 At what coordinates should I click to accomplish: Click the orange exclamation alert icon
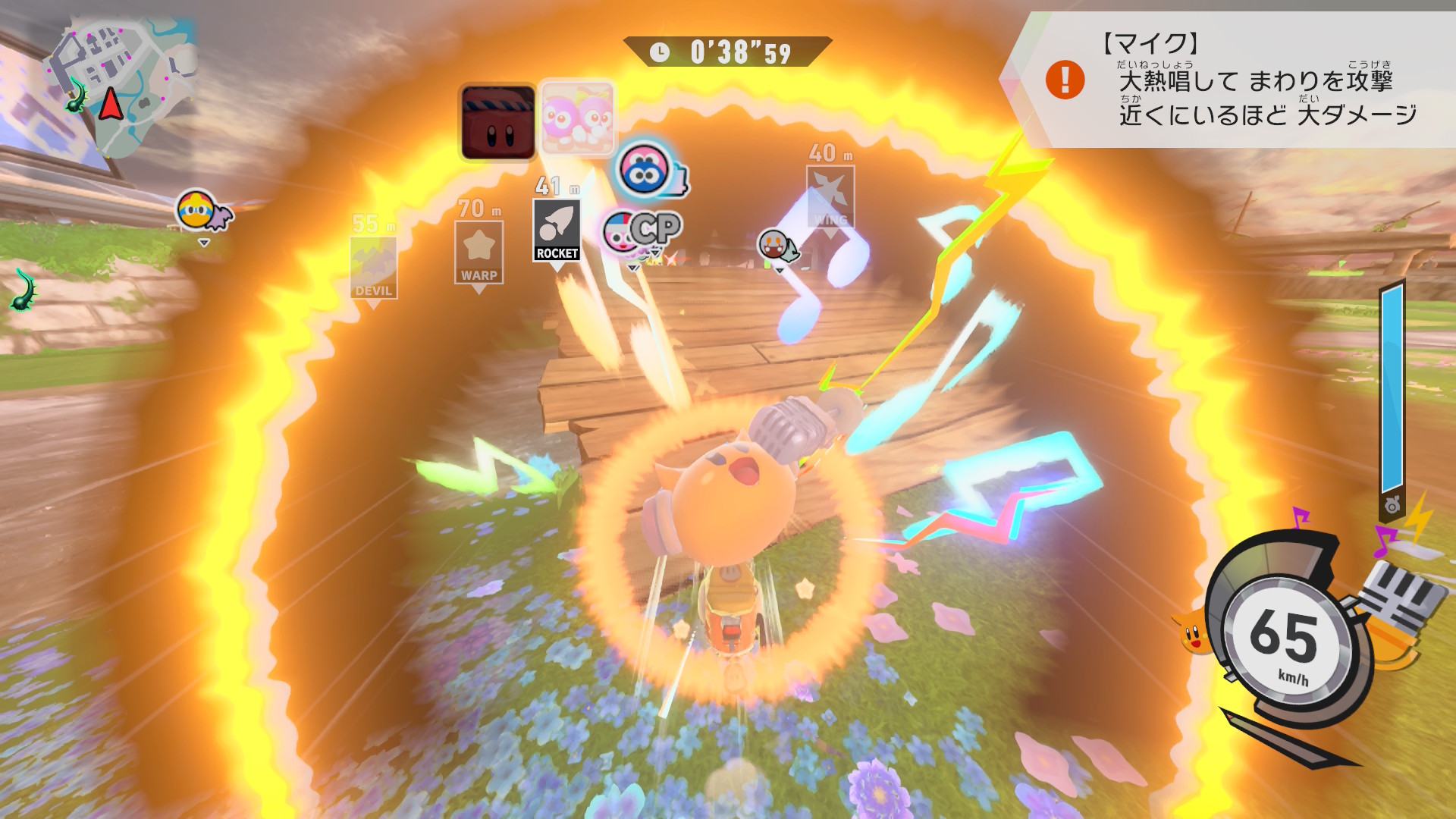click(1065, 80)
